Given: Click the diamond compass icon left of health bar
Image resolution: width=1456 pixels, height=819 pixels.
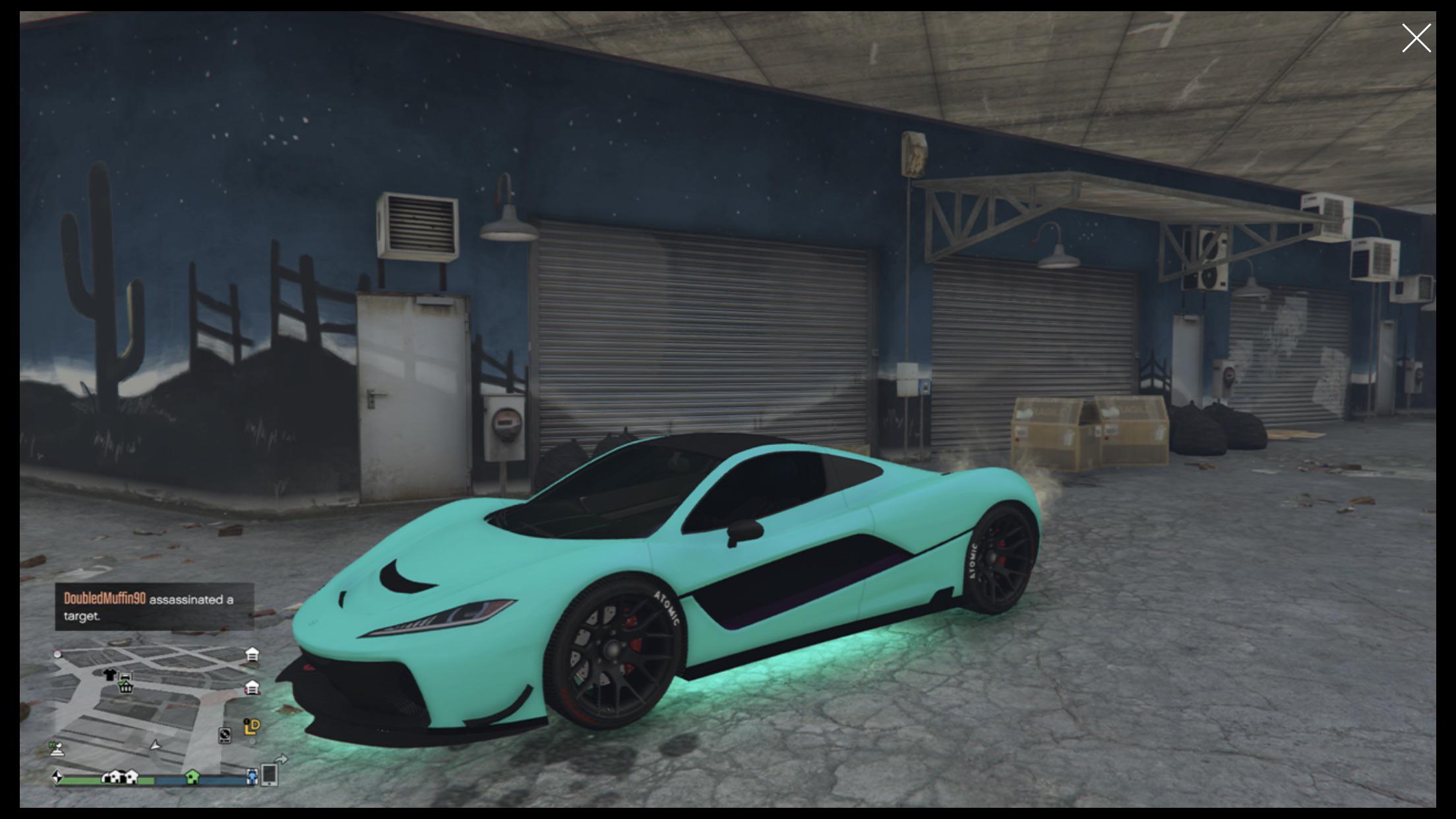Looking at the screenshot, I should pyautogui.click(x=58, y=777).
